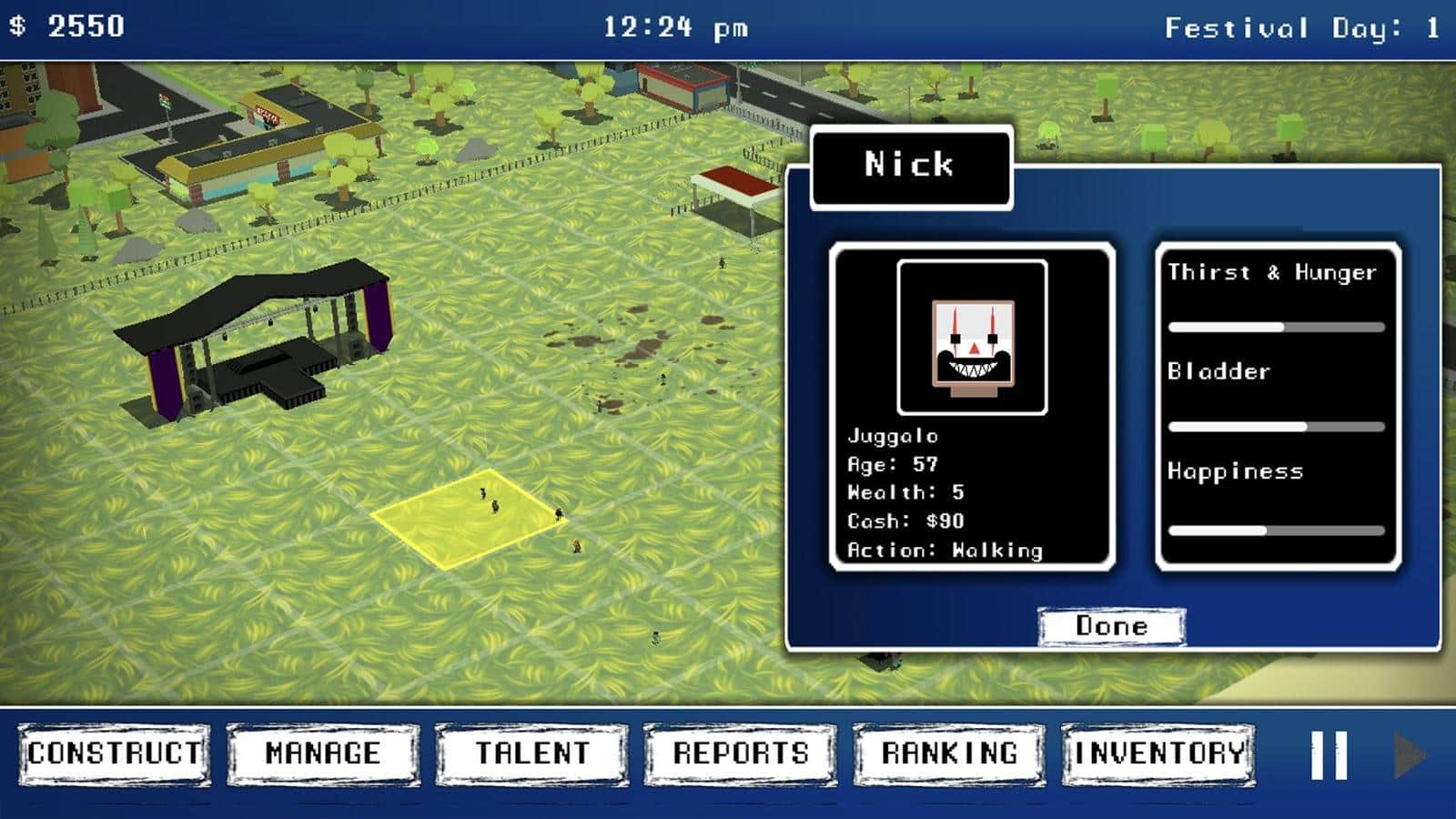Open the Ranking screen
This screenshot has width=1456, height=819.
pos(949,753)
